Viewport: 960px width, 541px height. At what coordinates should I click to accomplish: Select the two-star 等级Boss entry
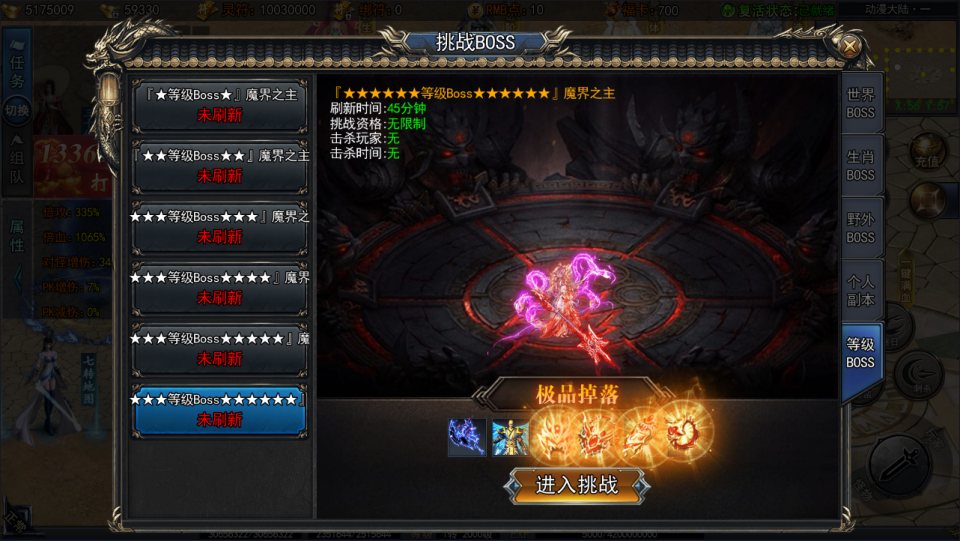point(220,166)
